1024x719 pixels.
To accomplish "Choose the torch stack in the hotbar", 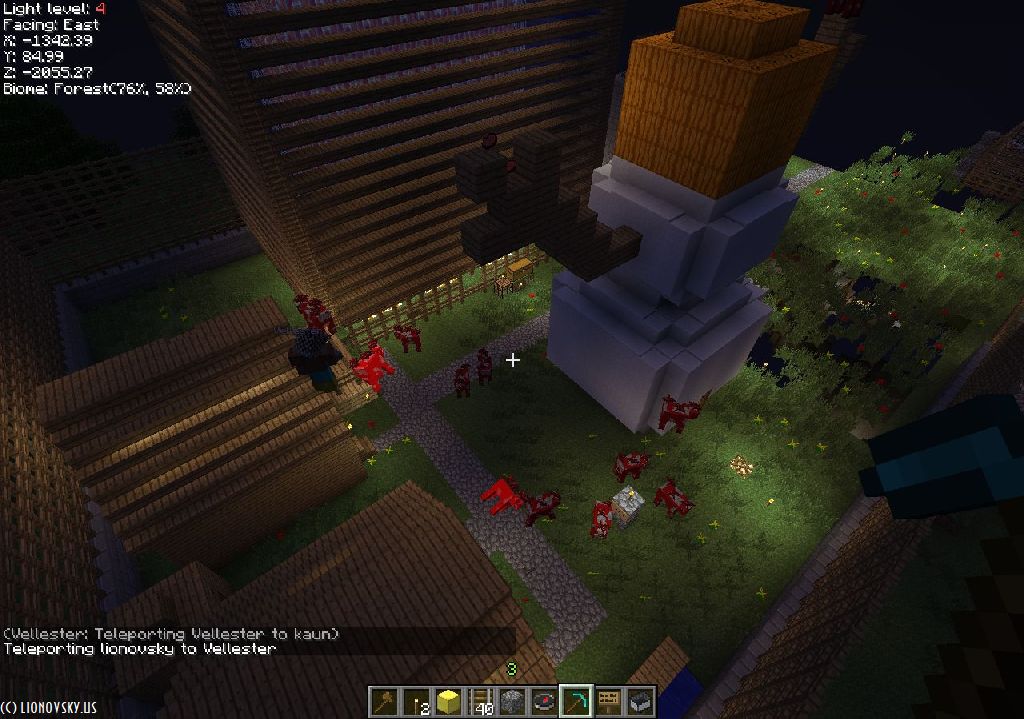I will (416, 701).
